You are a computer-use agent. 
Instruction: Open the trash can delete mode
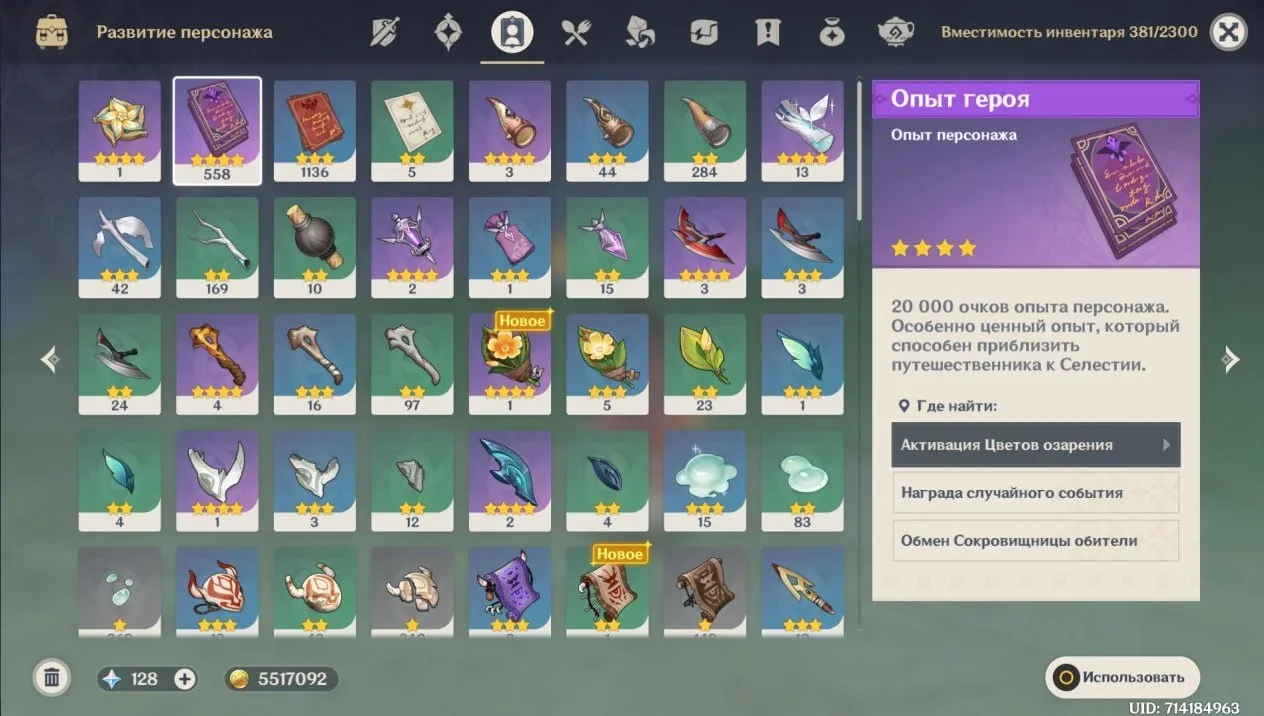52,678
